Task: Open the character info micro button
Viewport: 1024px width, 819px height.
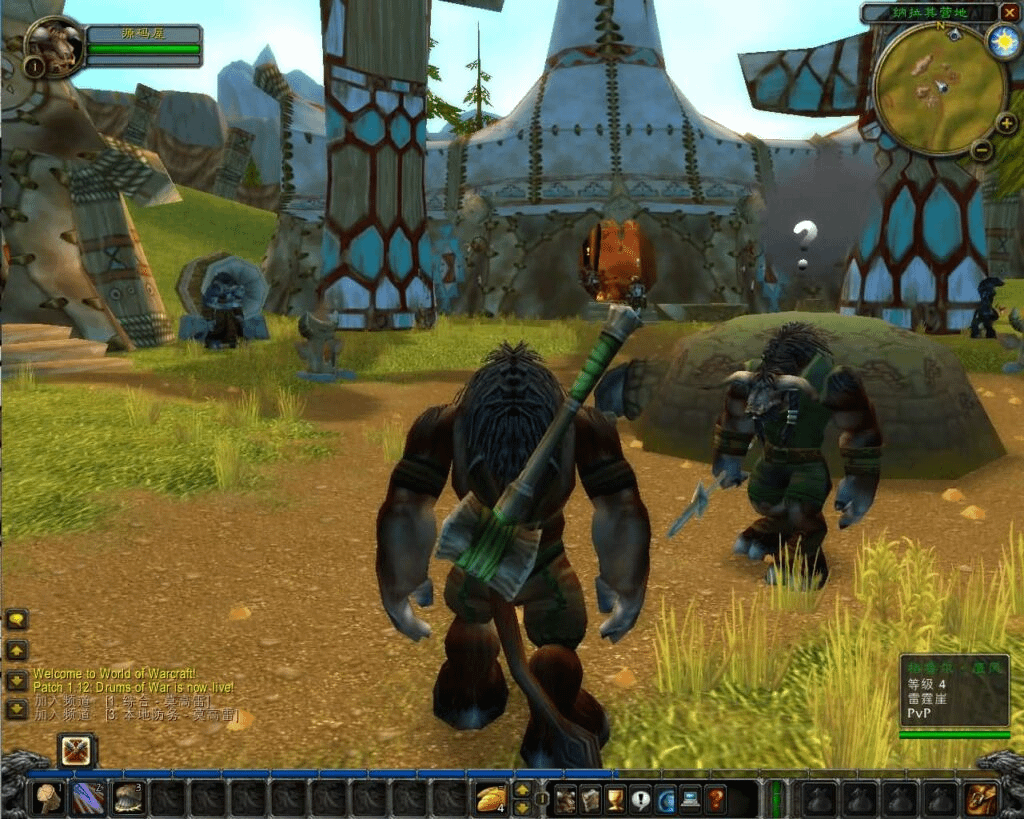Action: [566, 799]
